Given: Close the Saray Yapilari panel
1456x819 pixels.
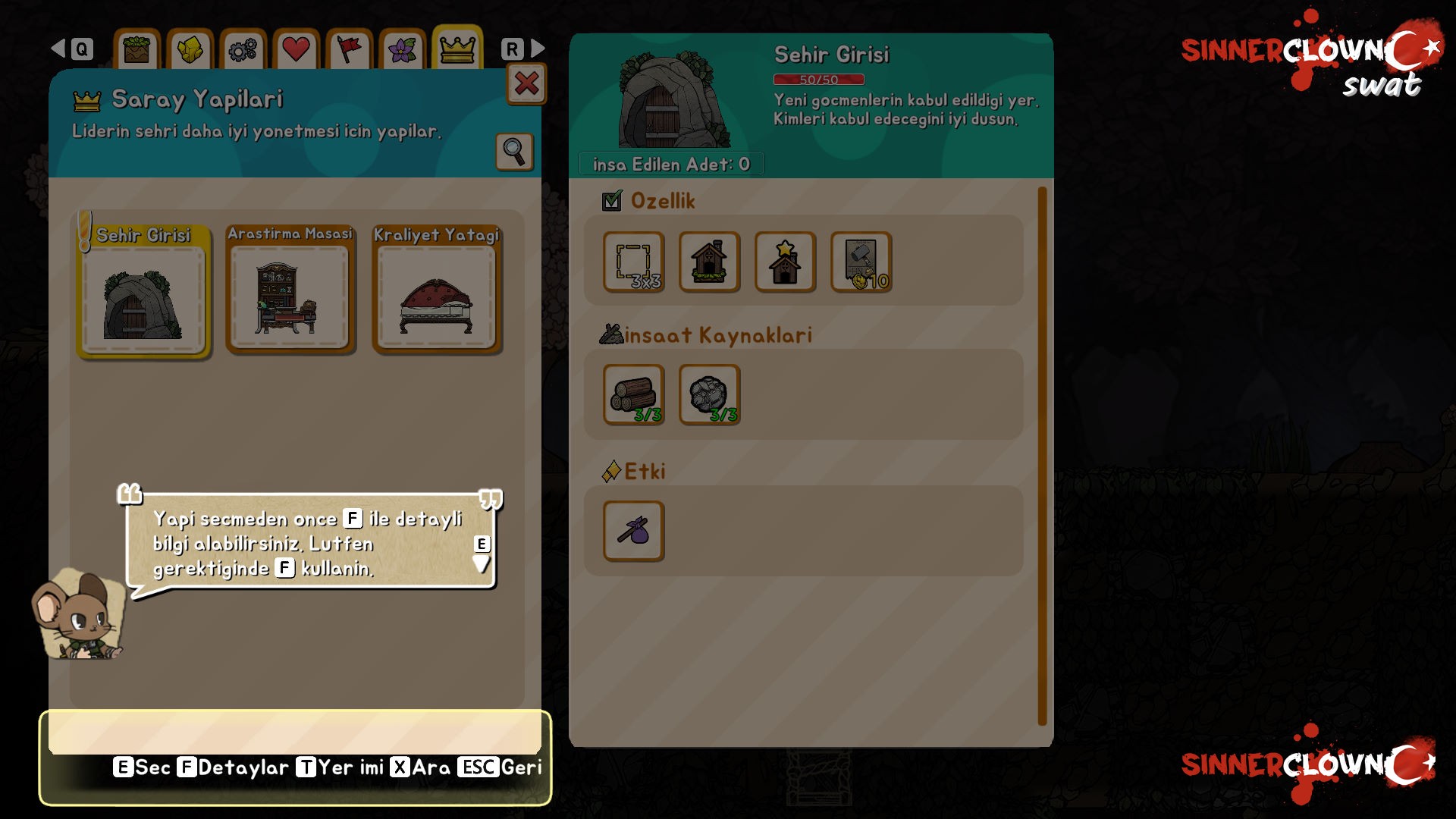Looking at the screenshot, I should point(526,84).
